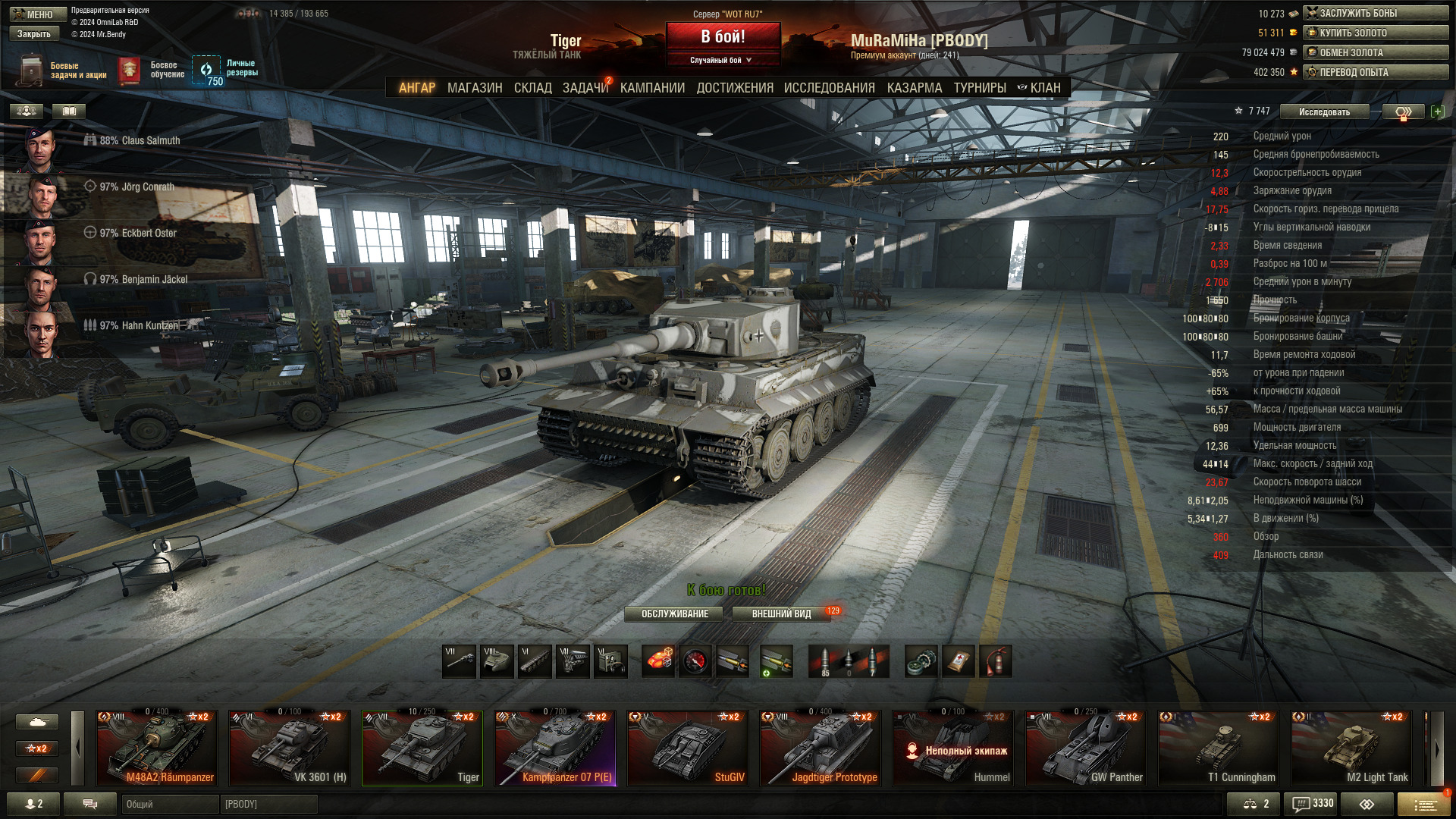This screenshot has height=819, width=1456.
Task: Open the Случайный бой battle mode dropdown
Action: pyautogui.click(x=721, y=60)
